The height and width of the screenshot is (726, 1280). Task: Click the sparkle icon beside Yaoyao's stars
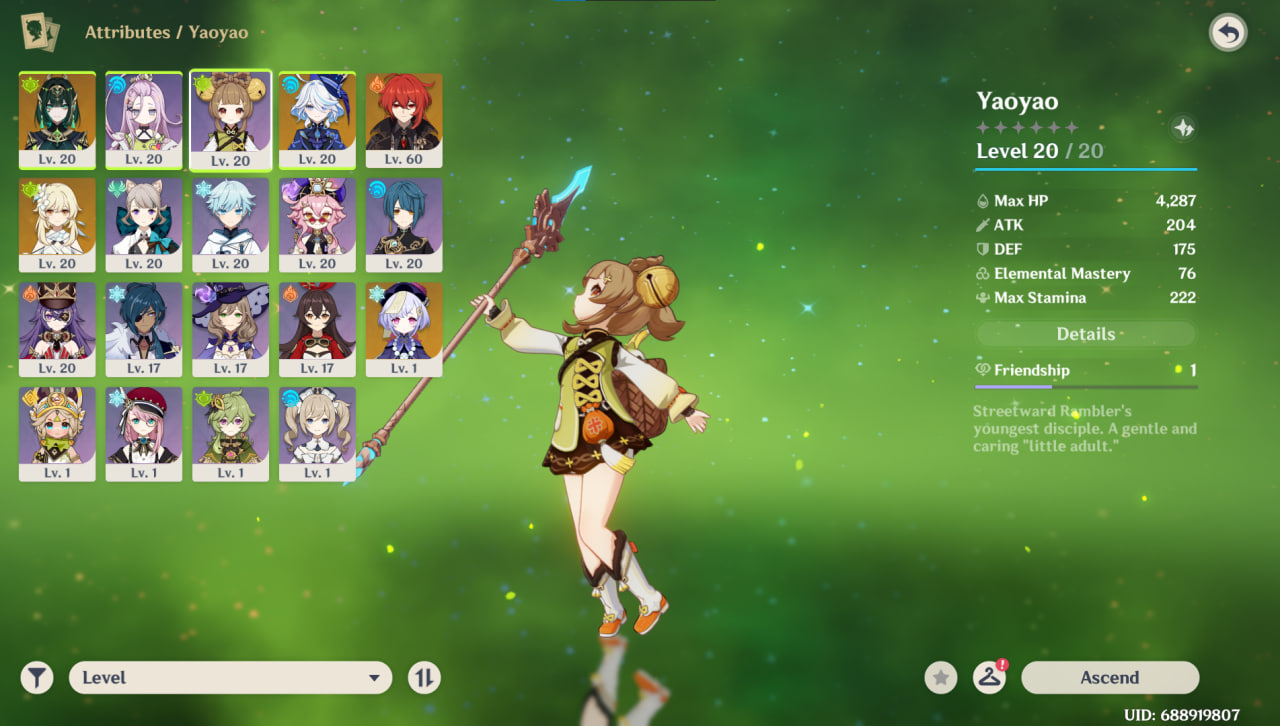(1183, 128)
